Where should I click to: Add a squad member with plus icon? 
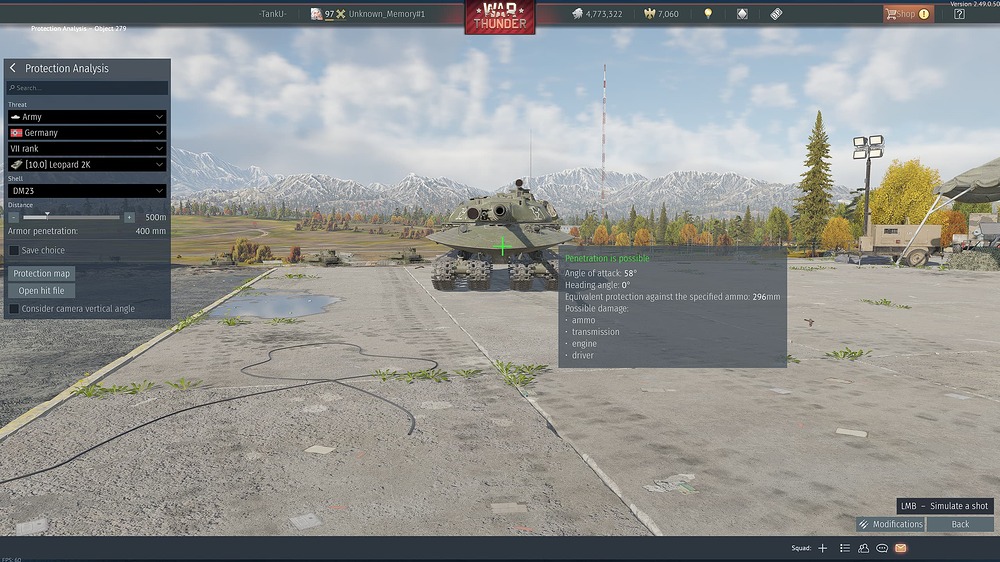823,548
